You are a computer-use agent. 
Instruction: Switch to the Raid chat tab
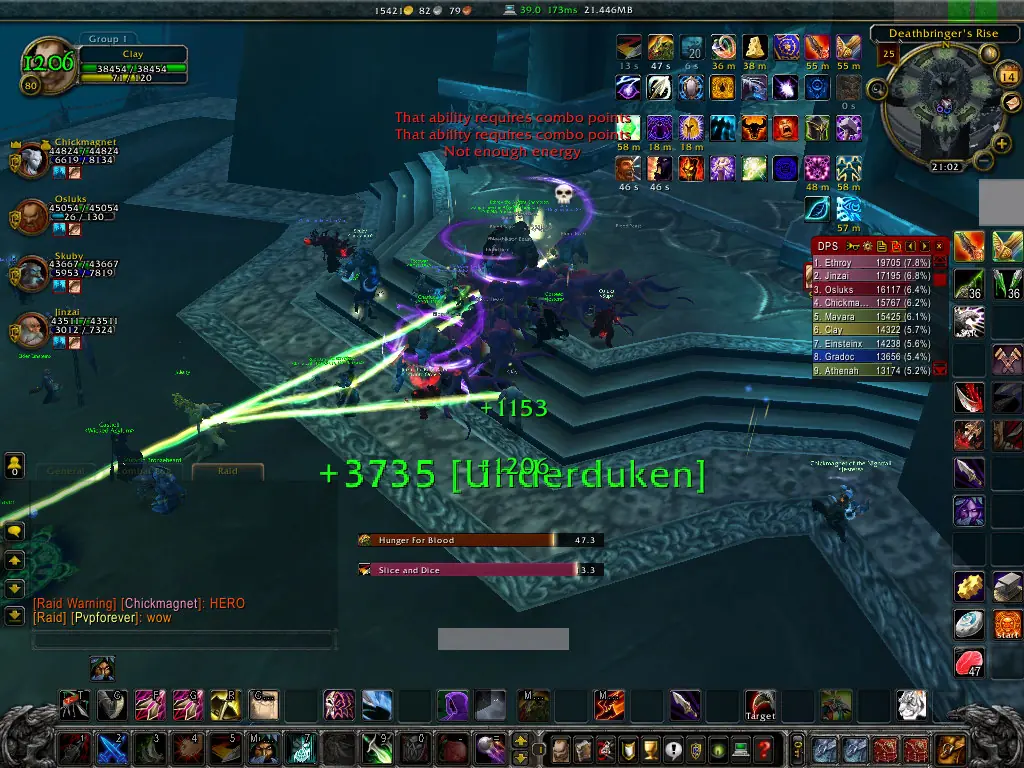point(228,470)
